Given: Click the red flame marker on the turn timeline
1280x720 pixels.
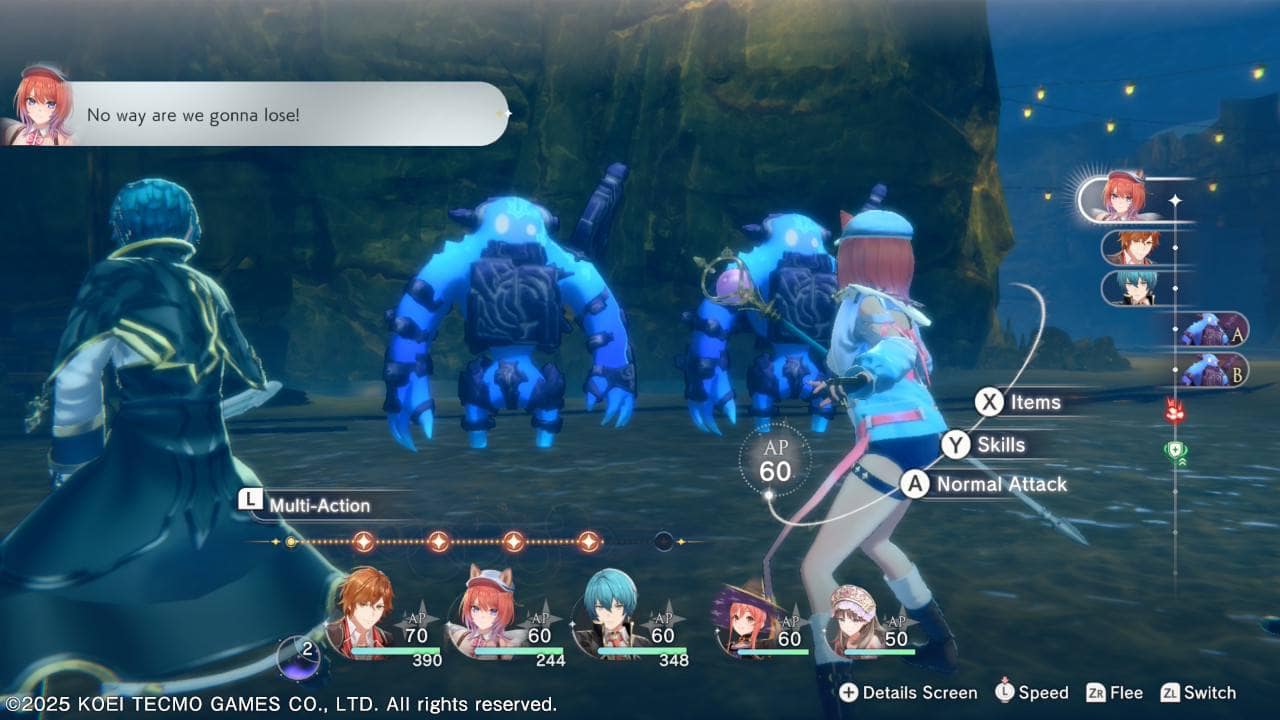Looking at the screenshot, I should (1174, 410).
